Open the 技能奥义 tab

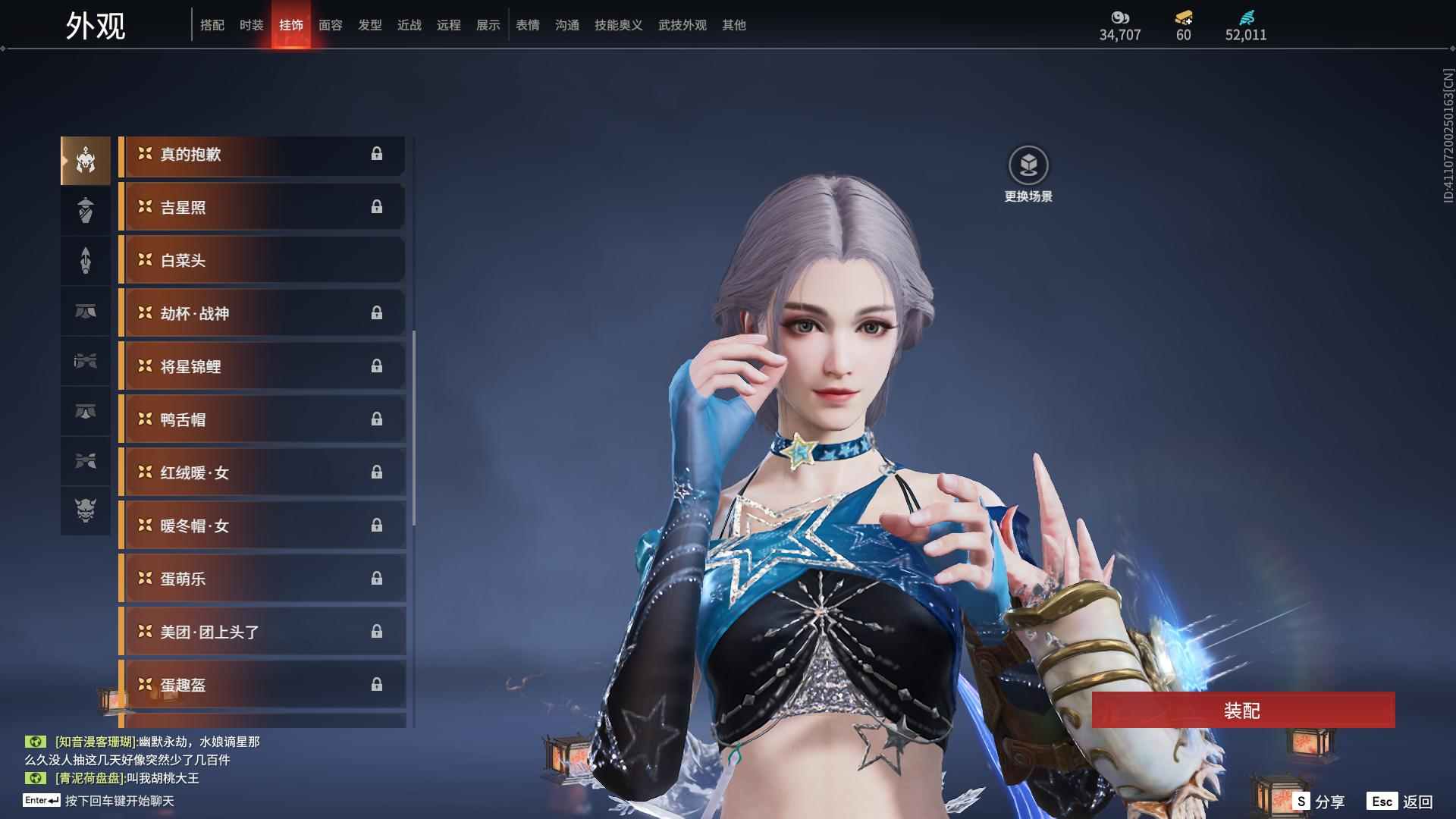point(619,25)
